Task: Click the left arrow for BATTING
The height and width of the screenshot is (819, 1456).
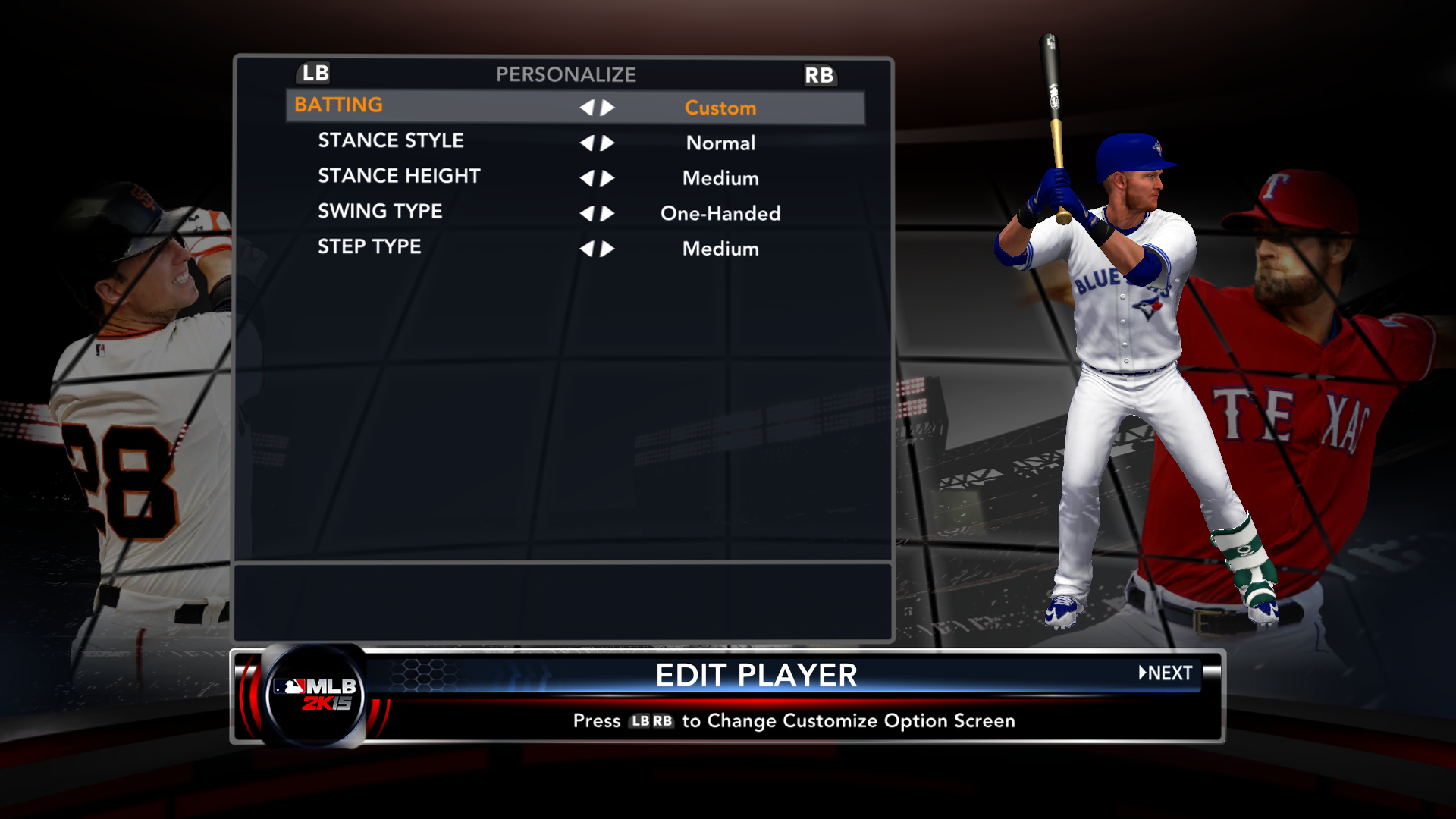Action: click(587, 108)
